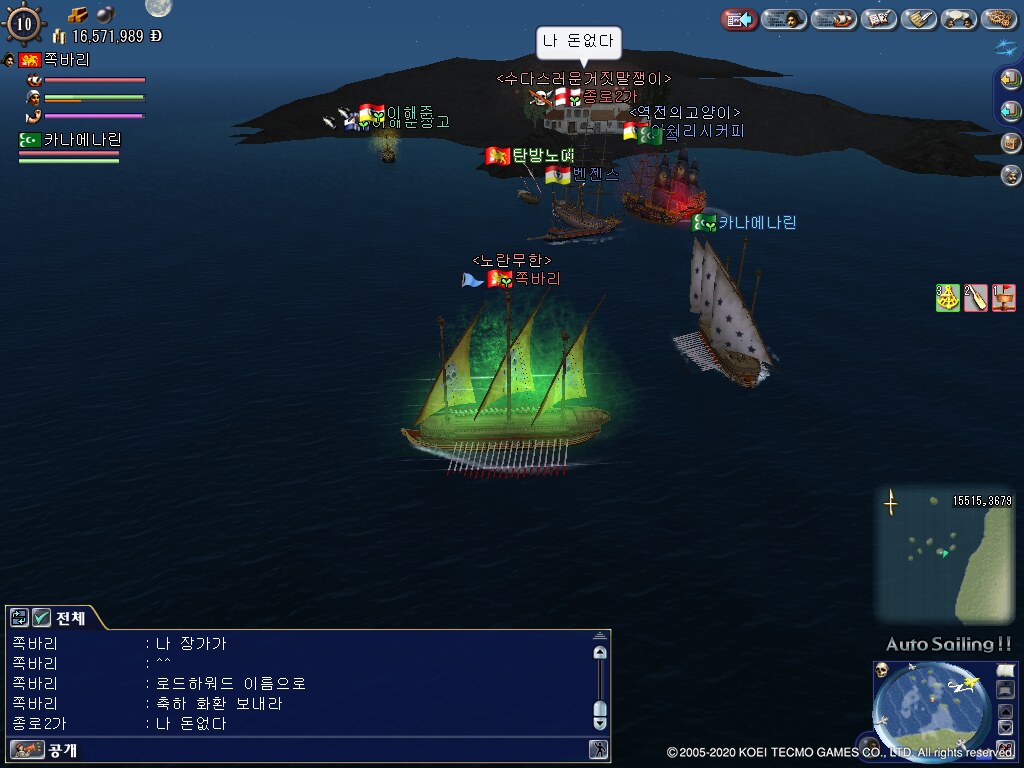Switch to the 전체 chat tab
1024x768 pixels.
point(70,618)
